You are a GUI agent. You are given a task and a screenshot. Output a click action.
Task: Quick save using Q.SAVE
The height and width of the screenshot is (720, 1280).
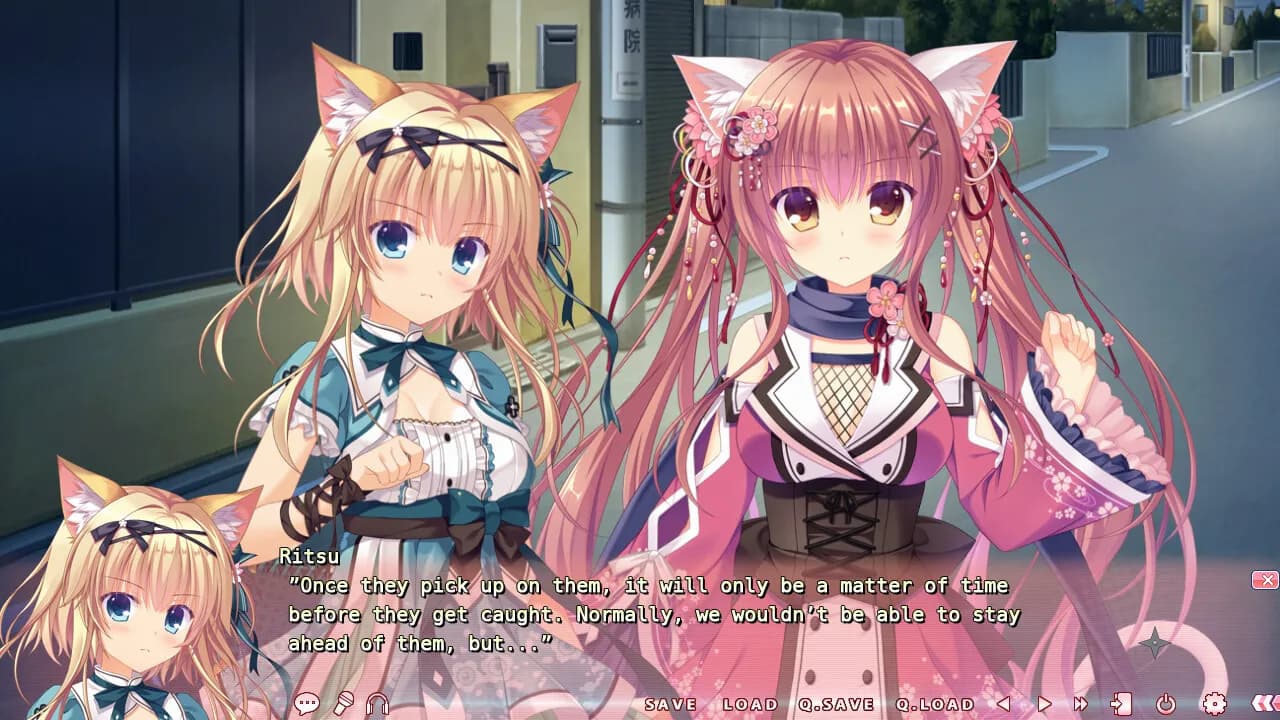838,704
